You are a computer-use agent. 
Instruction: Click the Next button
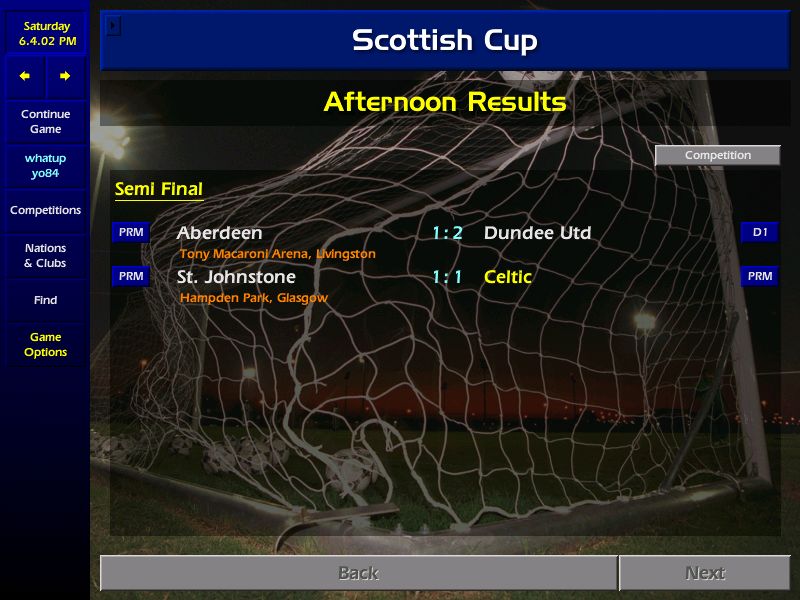click(705, 573)
